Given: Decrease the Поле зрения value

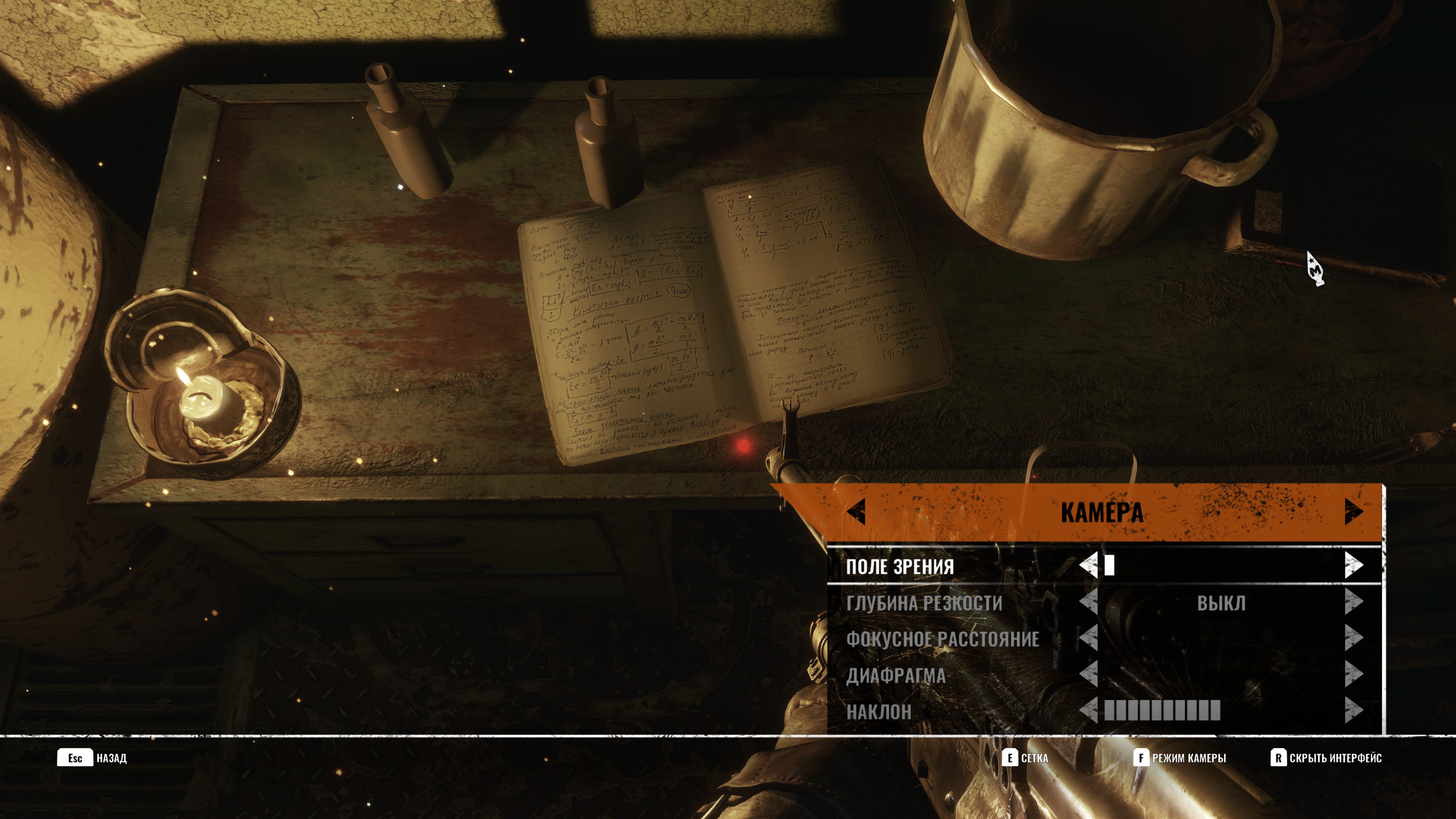Looking at the screenshot, I should [x=1088, y=565].
